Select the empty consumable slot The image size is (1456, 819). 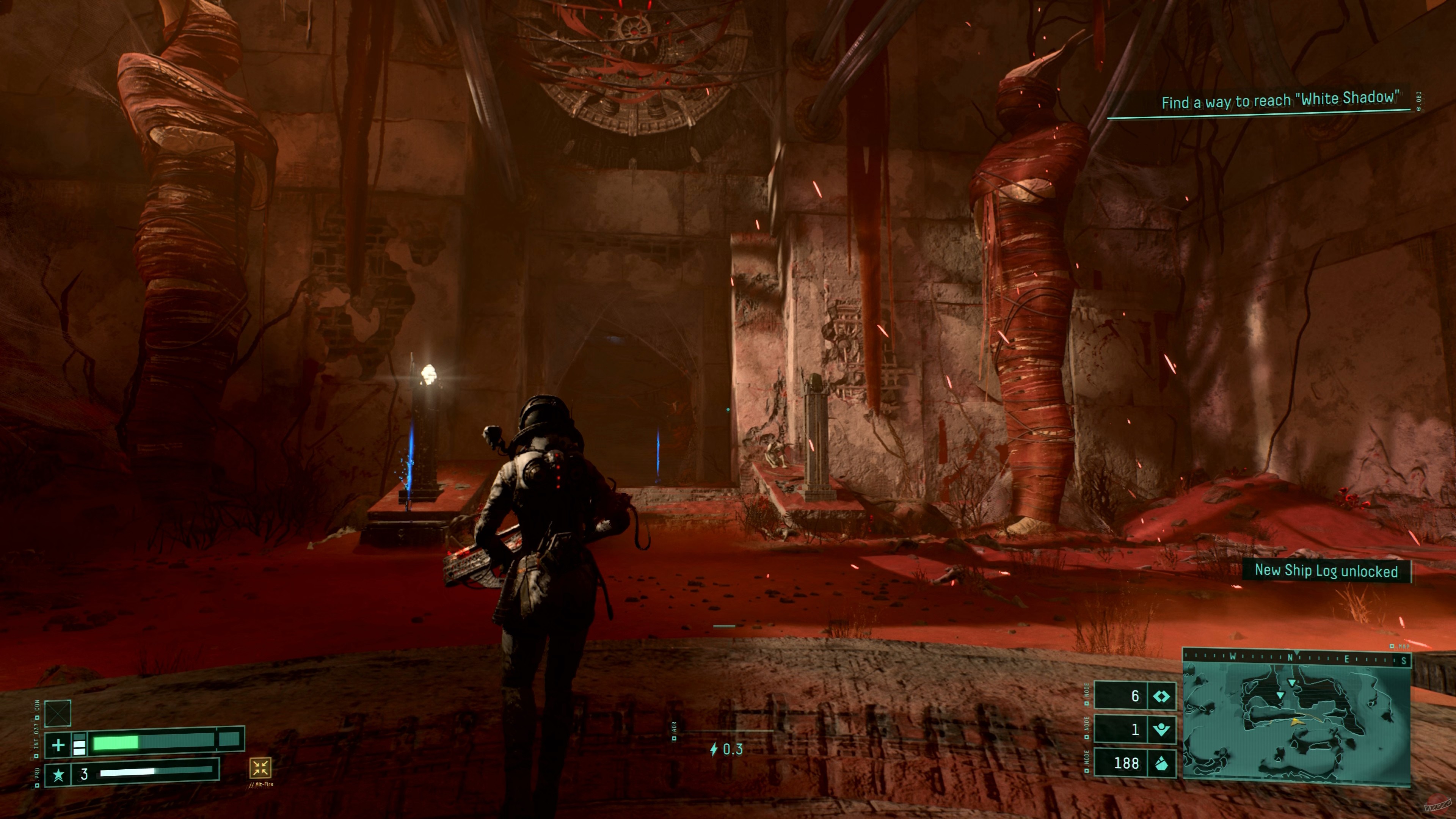[x=58, y=713]
